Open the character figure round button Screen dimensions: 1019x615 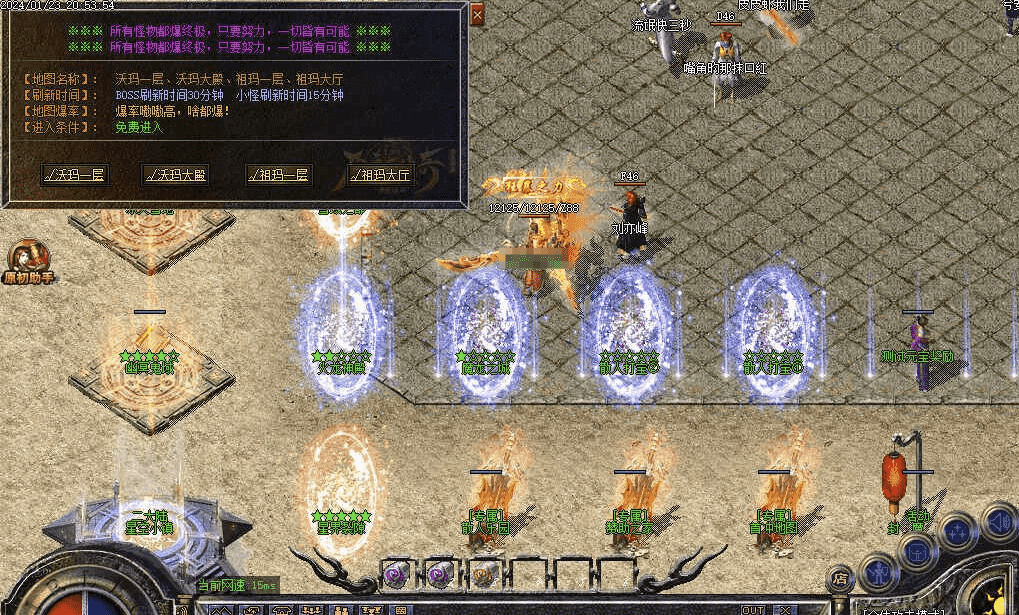[x=879, y=572]
